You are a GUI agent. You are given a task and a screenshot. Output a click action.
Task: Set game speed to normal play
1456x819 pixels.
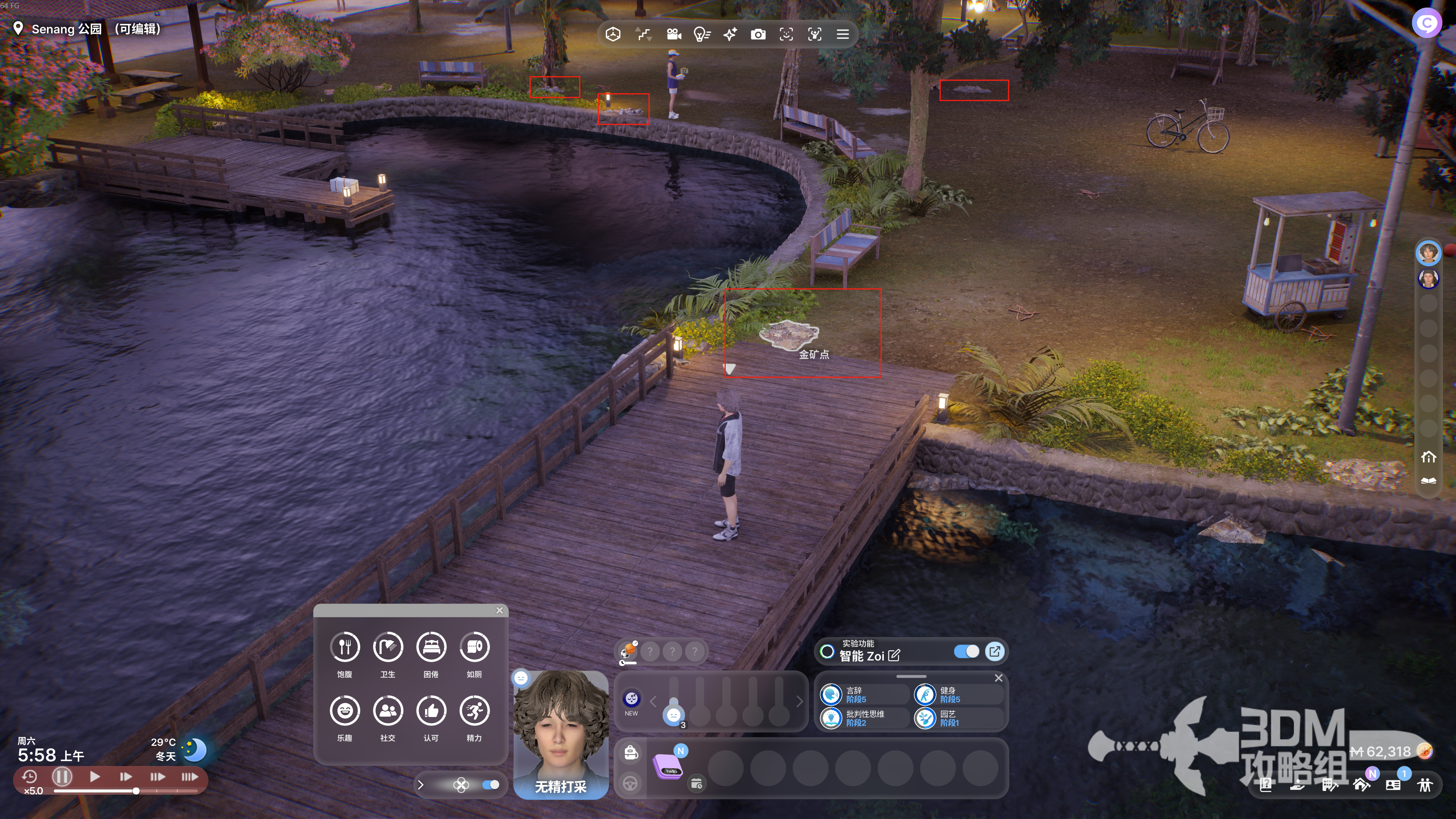94,777
